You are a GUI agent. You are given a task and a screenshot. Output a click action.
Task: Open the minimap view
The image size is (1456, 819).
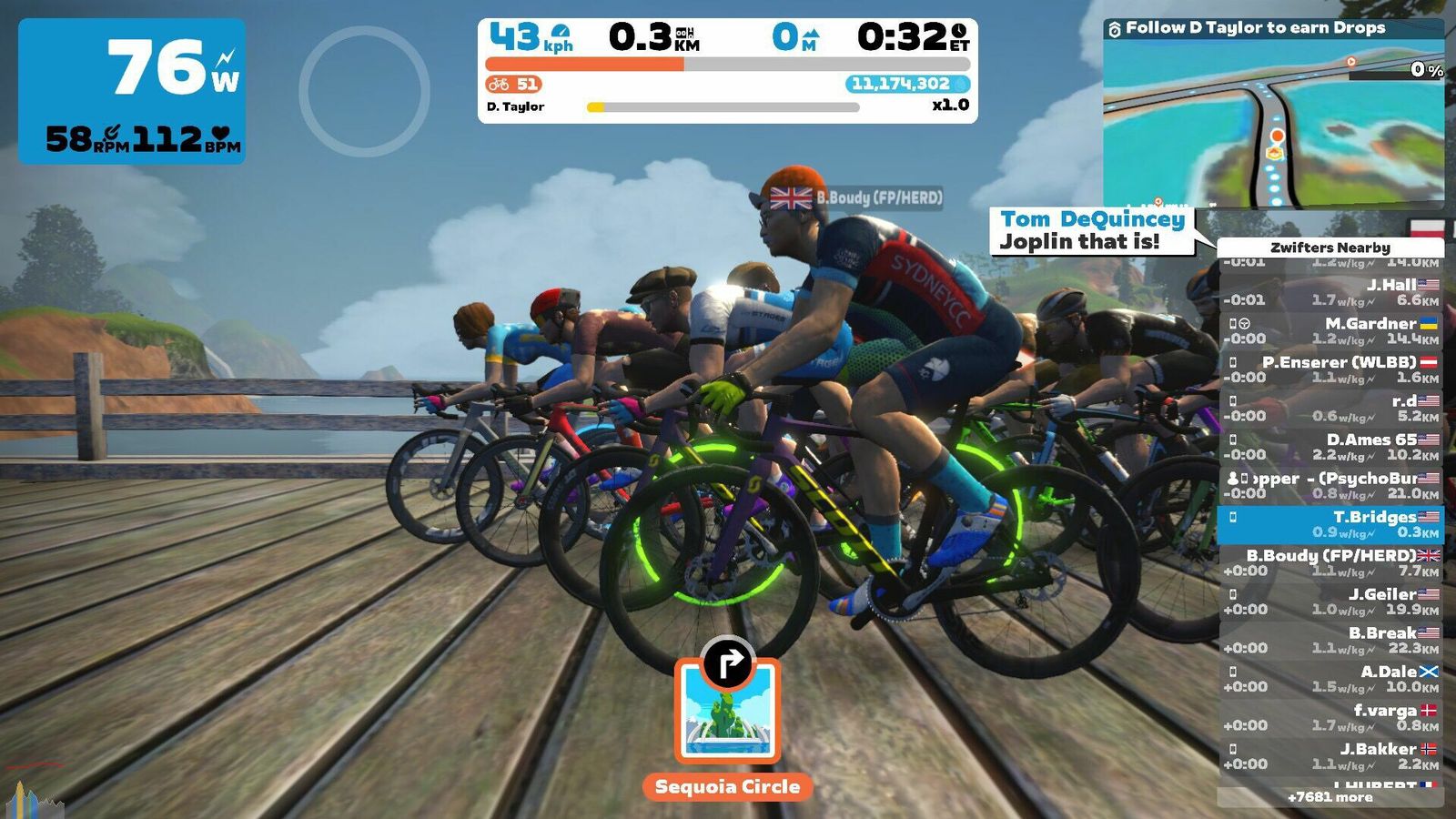[1273, 123]
